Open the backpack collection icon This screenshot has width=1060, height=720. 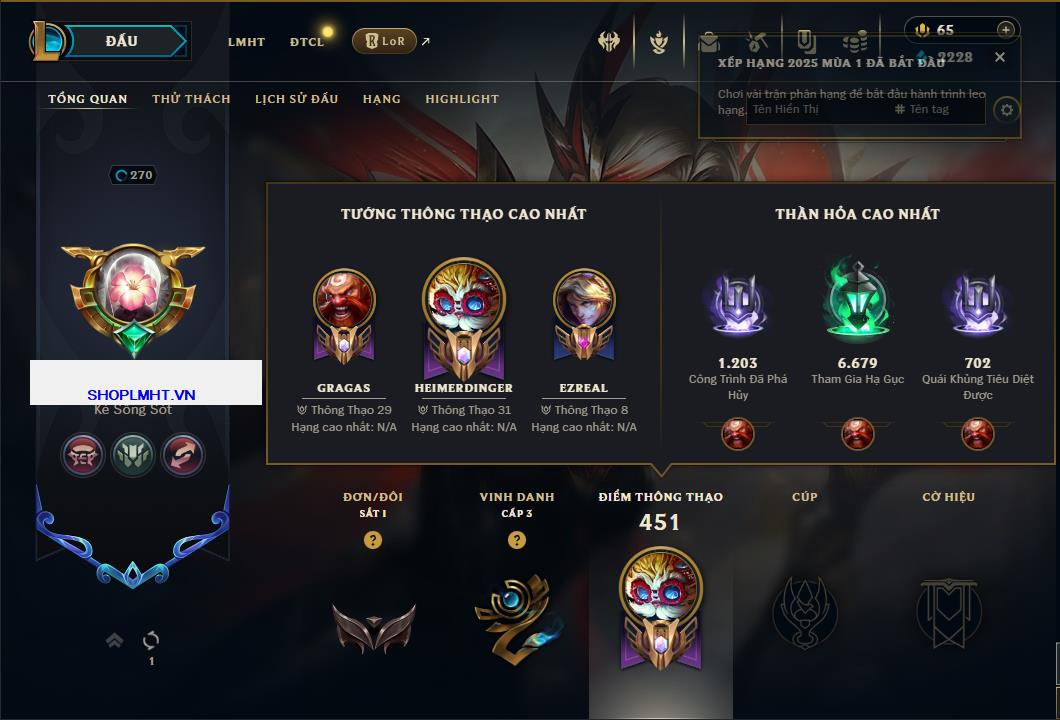click(x=708, y=42)
